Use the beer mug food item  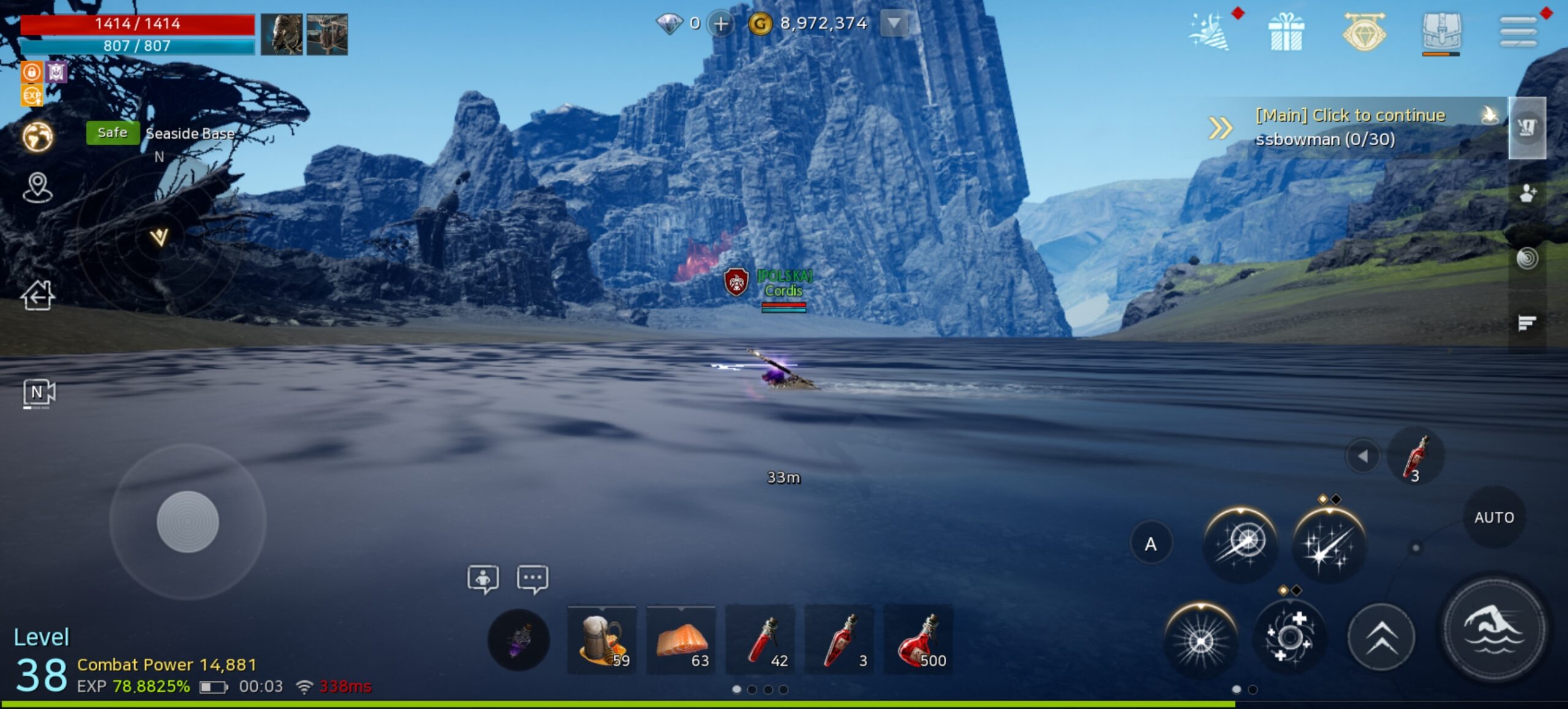pyautogui.click(x=602, y=640)
